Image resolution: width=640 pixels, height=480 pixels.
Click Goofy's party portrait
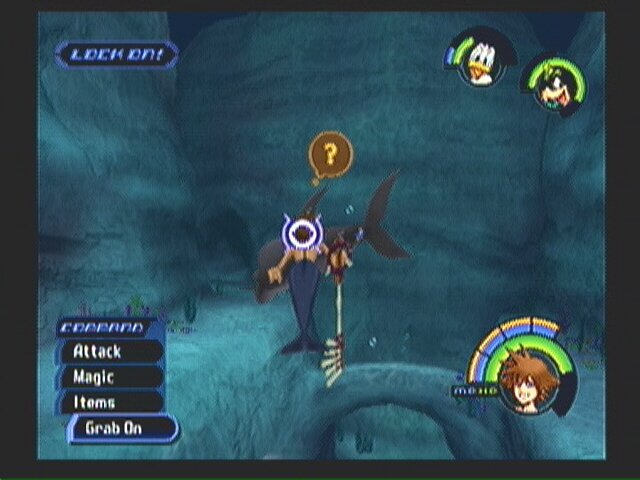pos(551,81)
